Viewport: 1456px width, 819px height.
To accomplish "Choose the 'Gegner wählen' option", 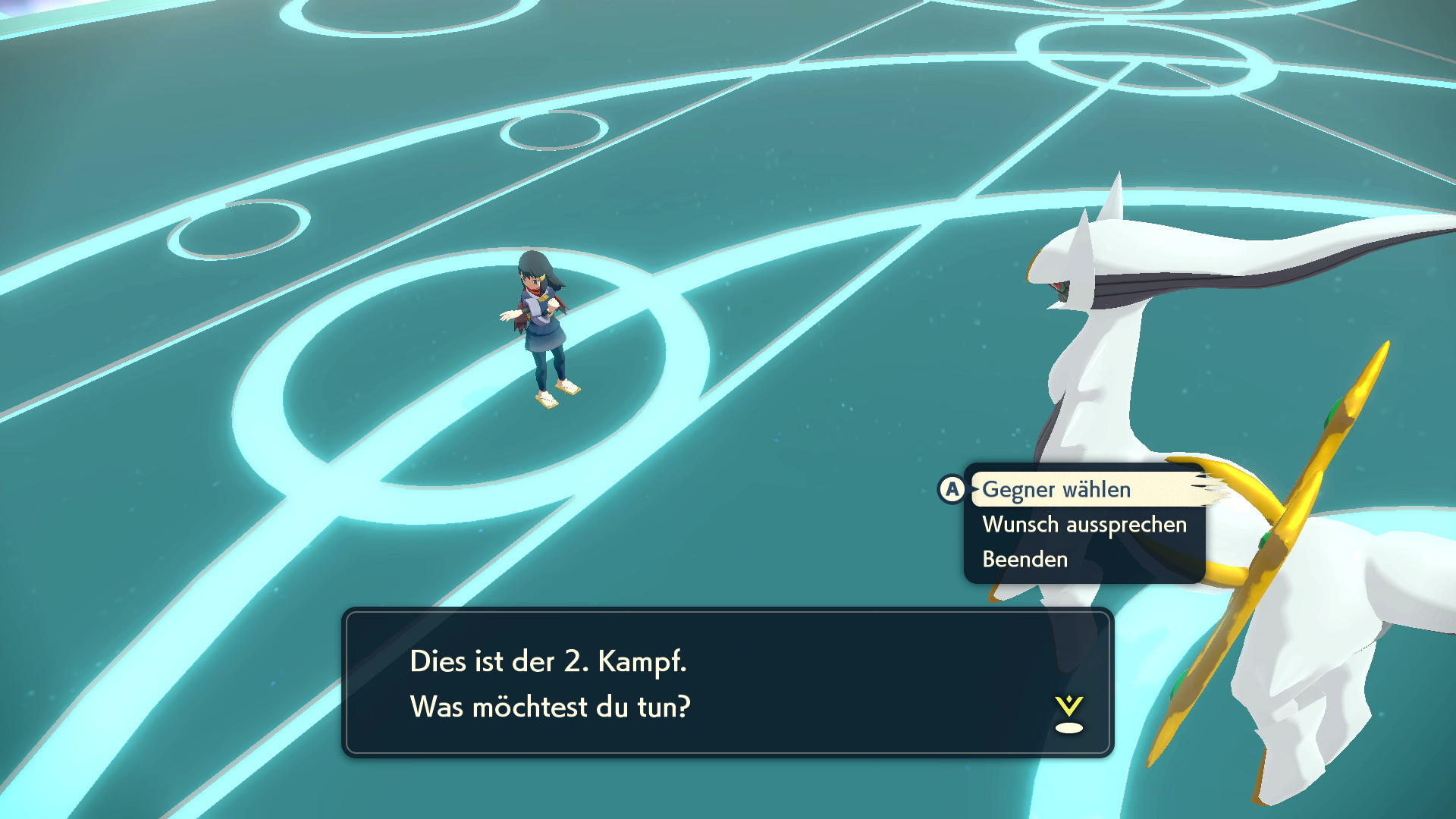I will [x=1056, y=490].
